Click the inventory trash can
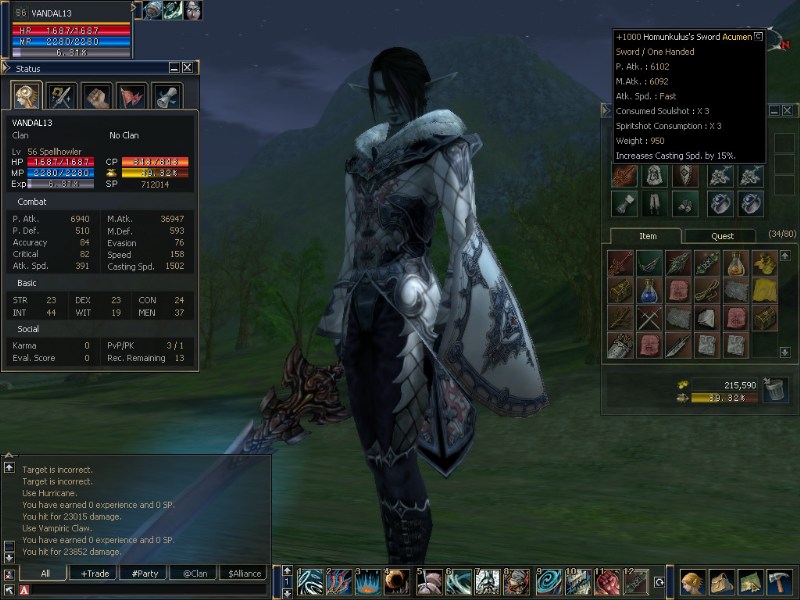The width and height of the screenshot is (800, 600). tap(775, 390)
